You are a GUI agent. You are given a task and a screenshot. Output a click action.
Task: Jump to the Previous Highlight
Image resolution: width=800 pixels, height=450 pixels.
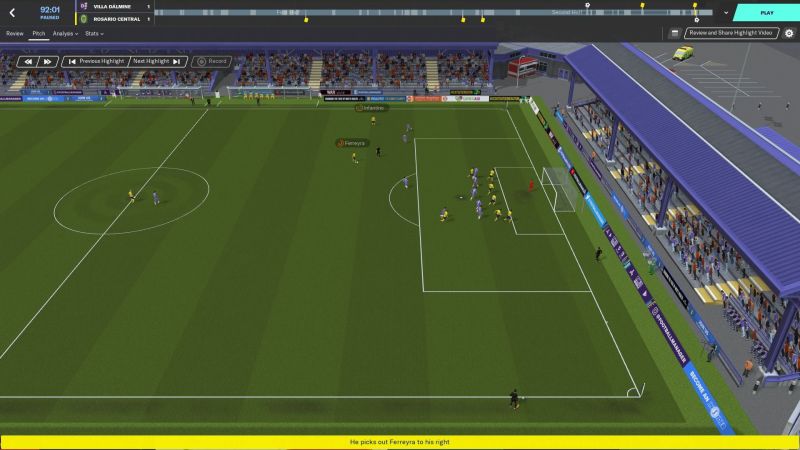coord(94,61)
